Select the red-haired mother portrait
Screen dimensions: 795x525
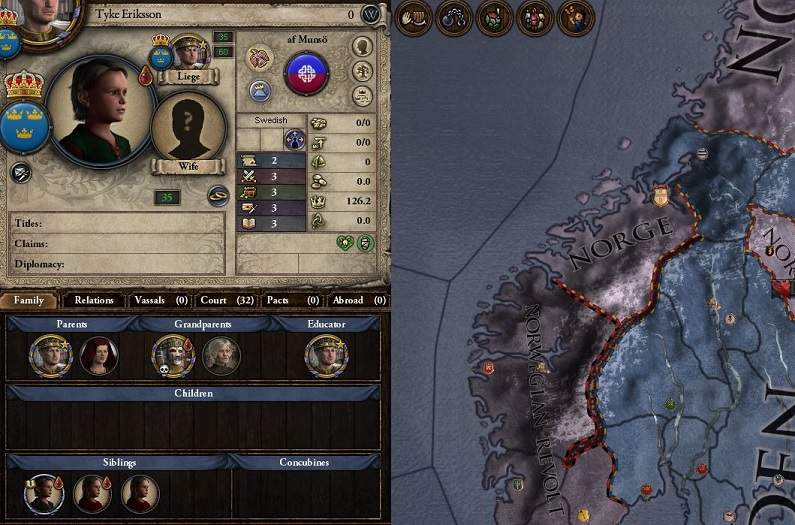[x=98, y=355]
